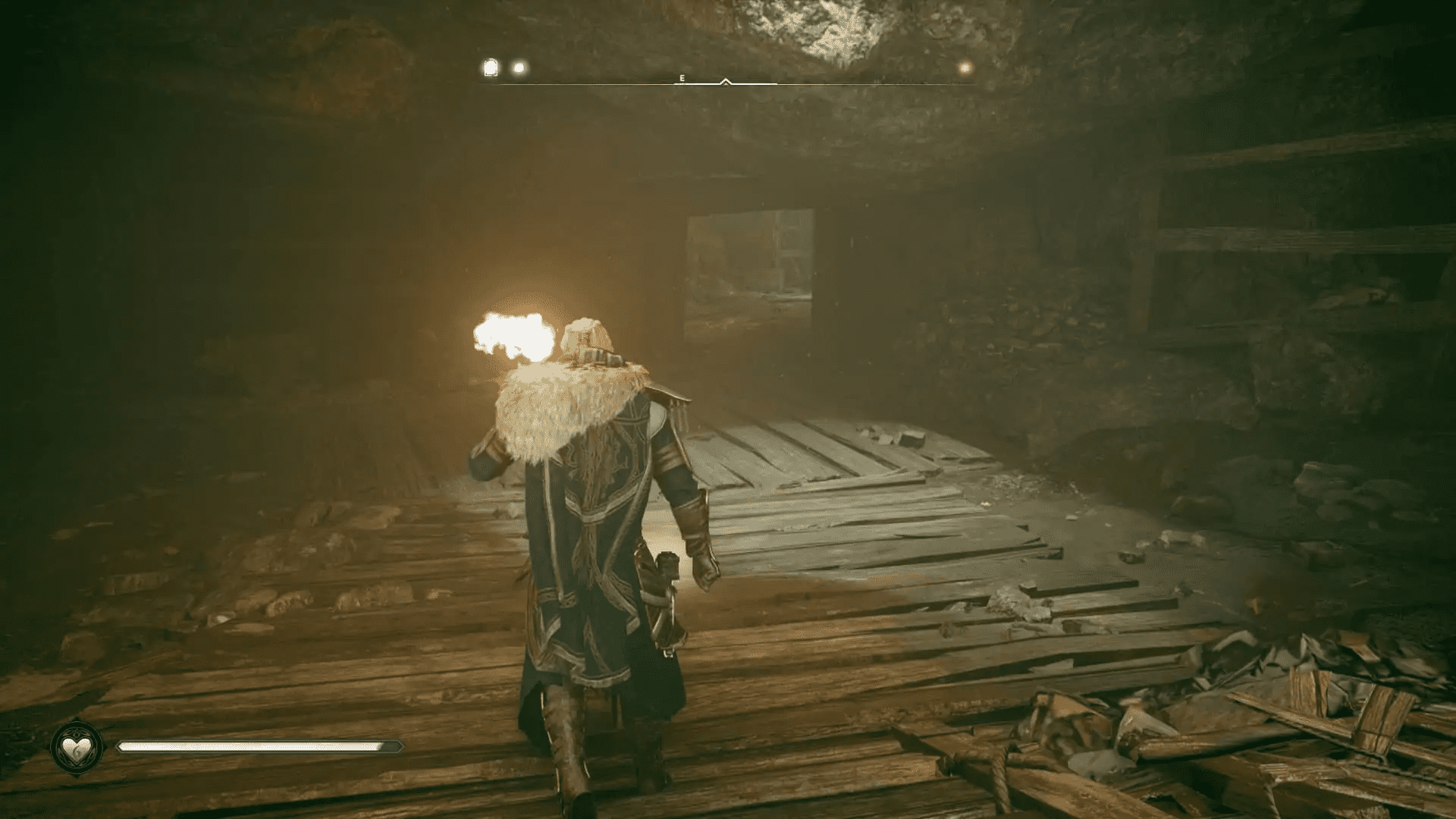Viewport: 1456px width, 819px height.
Task: Click the center chevron arrow on the compass bar
Action: tap(725, 79)
